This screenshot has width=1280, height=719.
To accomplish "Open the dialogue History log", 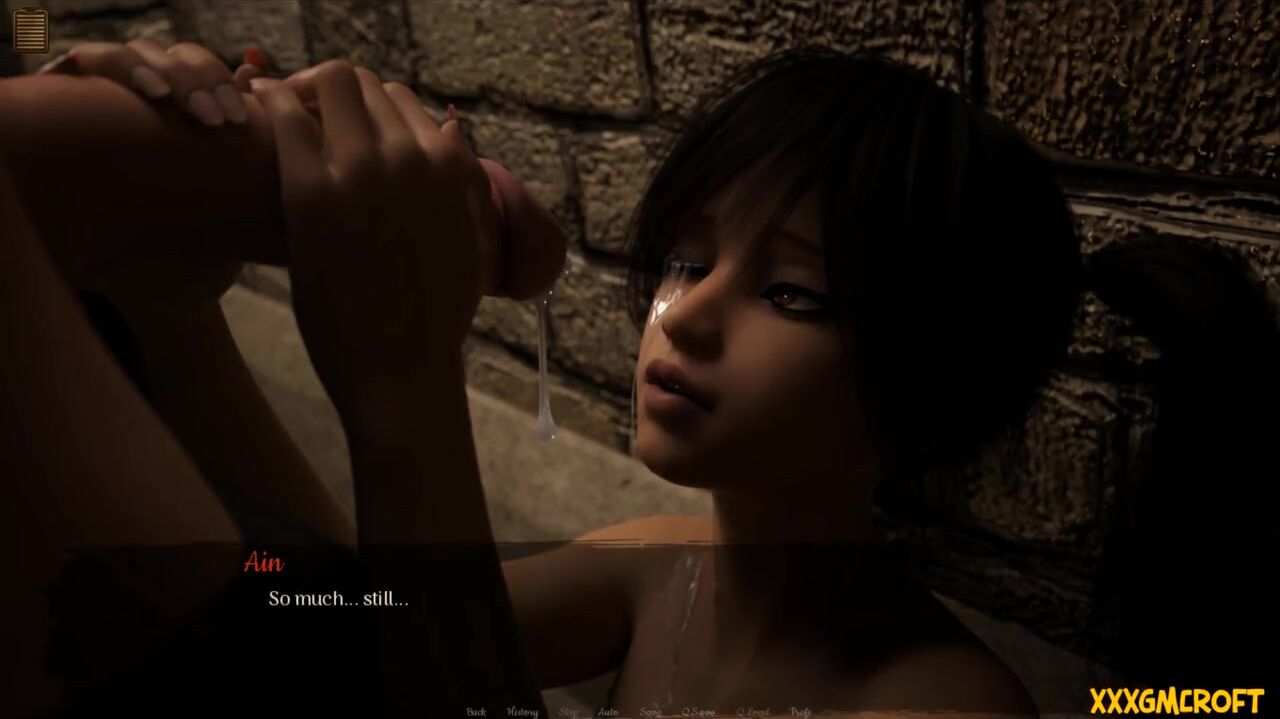I will pyautogui.click(x=522, y=712).
